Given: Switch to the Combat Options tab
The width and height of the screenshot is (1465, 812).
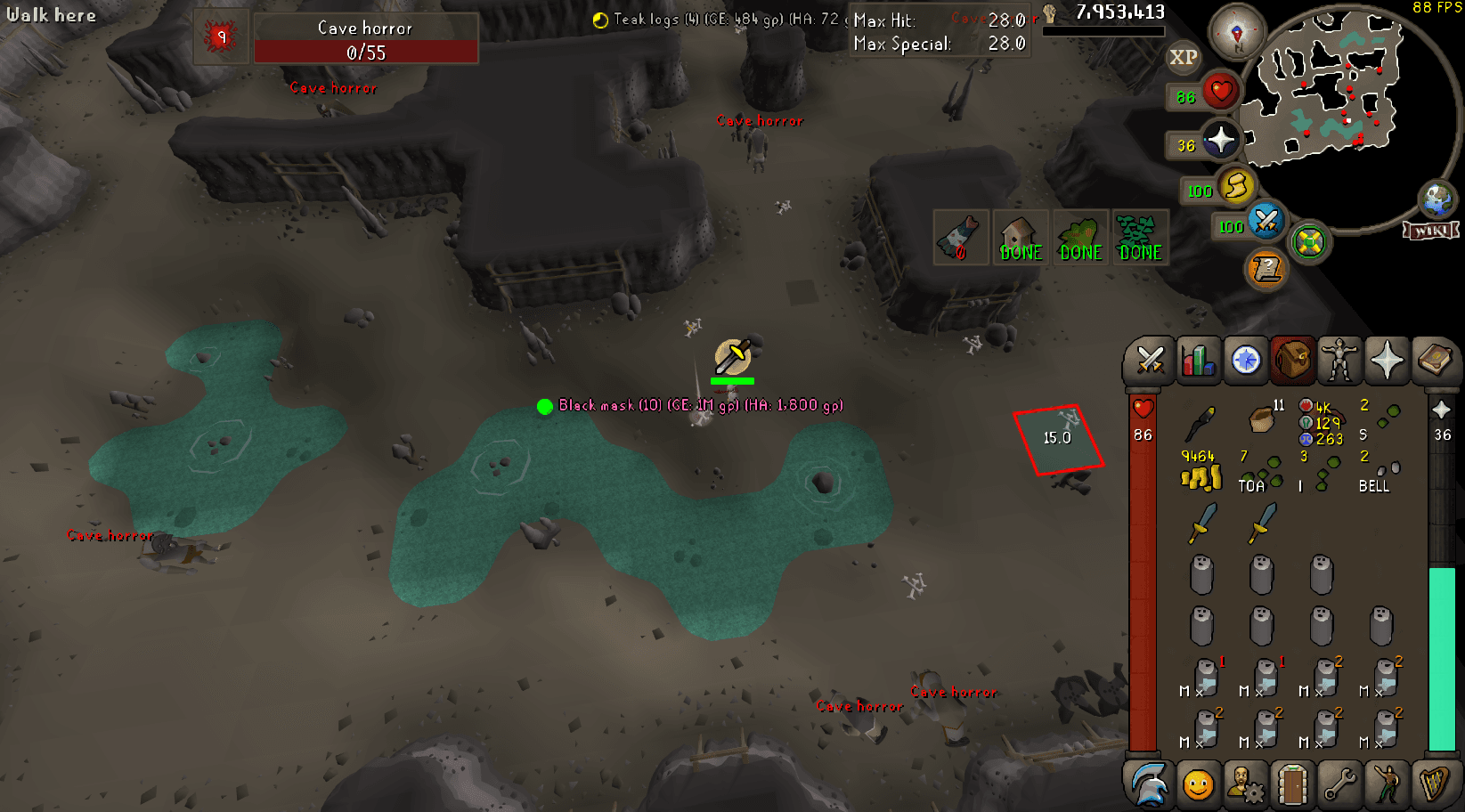Looking at the screenshot, I should tap(1149, 361).
